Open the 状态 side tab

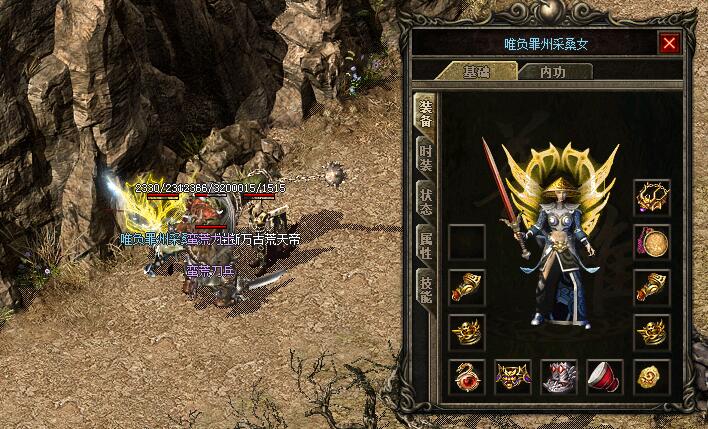coord(425,197)
